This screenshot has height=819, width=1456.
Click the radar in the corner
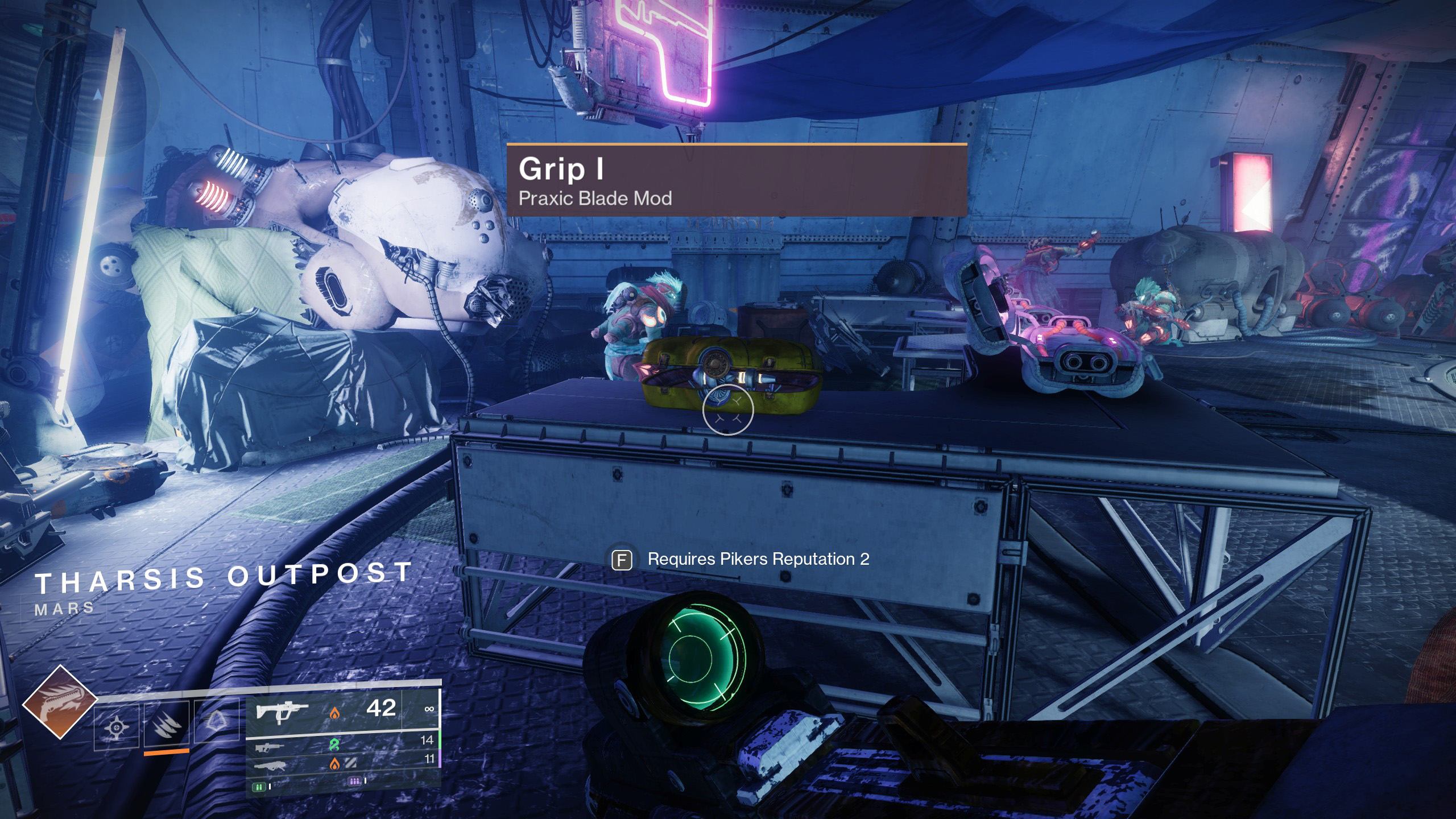pyautogui.click(x=97, y=94)
